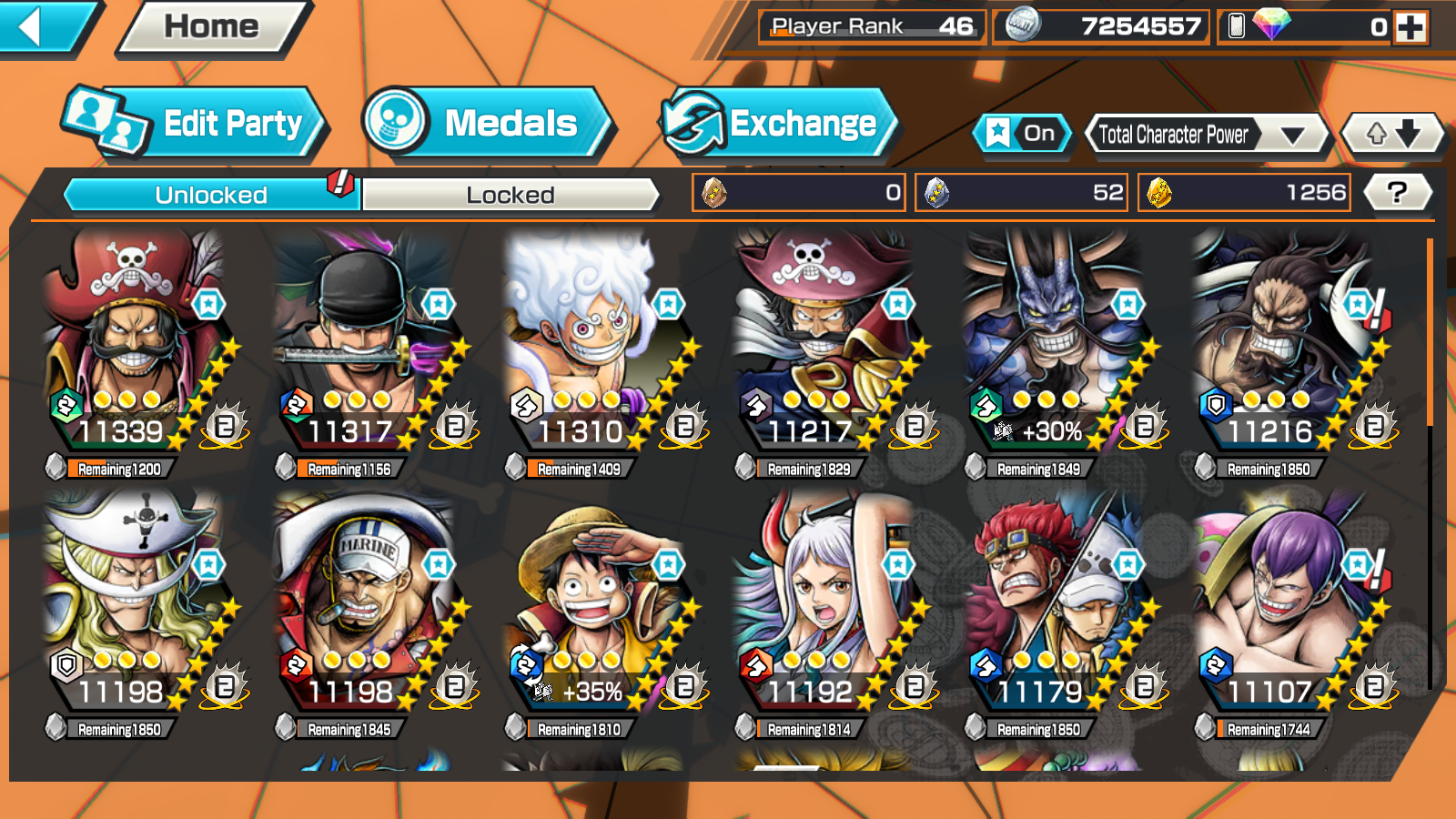1456x819 pixels.
Task: Reverse sort order with the up-down arrows
Action: click(x=1392, y=134)
